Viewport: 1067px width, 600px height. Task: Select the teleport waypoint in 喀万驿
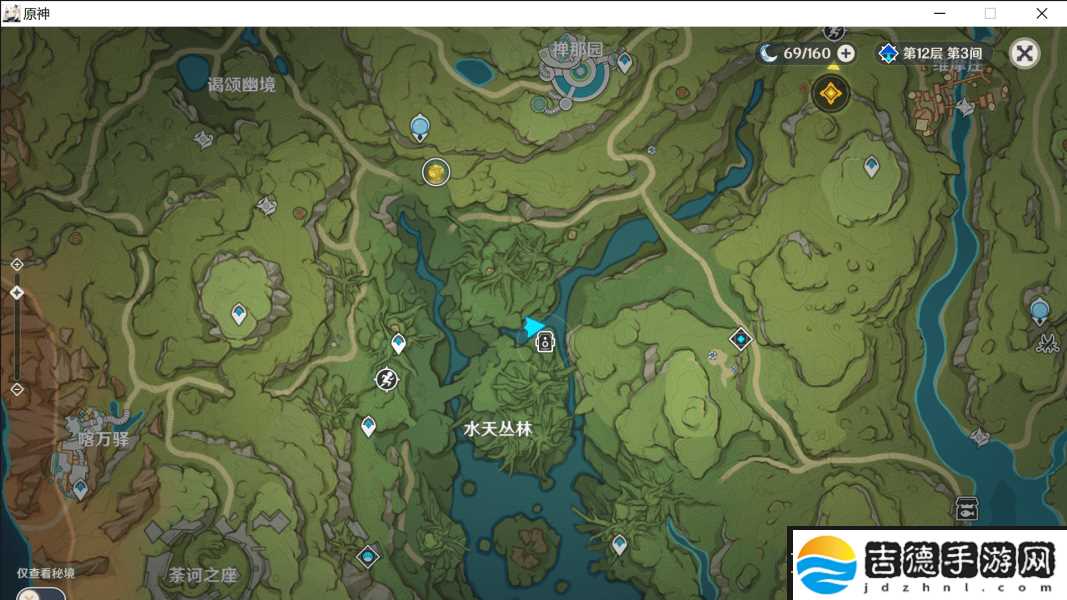tap(80, 488)
